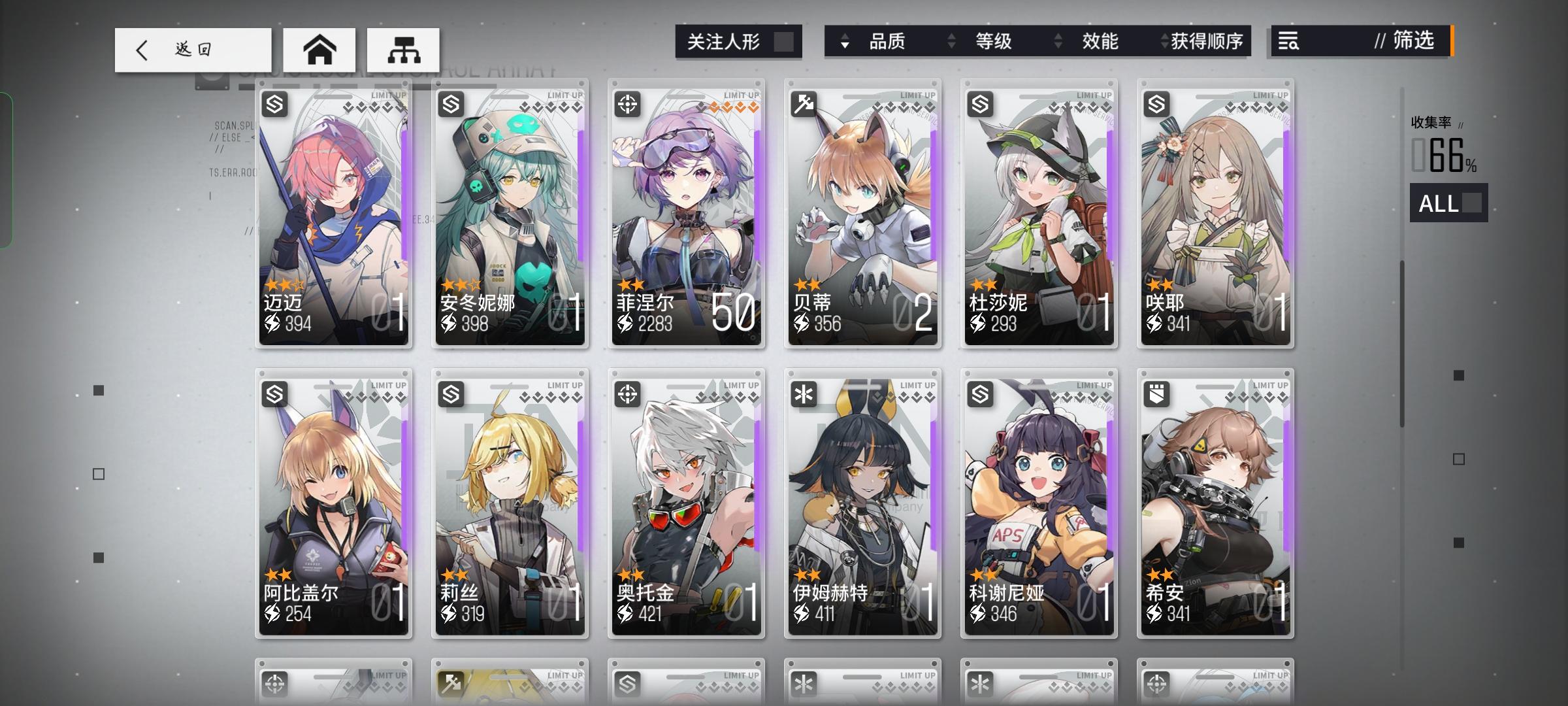Screen dimensions: 1568x706
Task: Click the home icon in the top bar
Action: pos(319,49)
